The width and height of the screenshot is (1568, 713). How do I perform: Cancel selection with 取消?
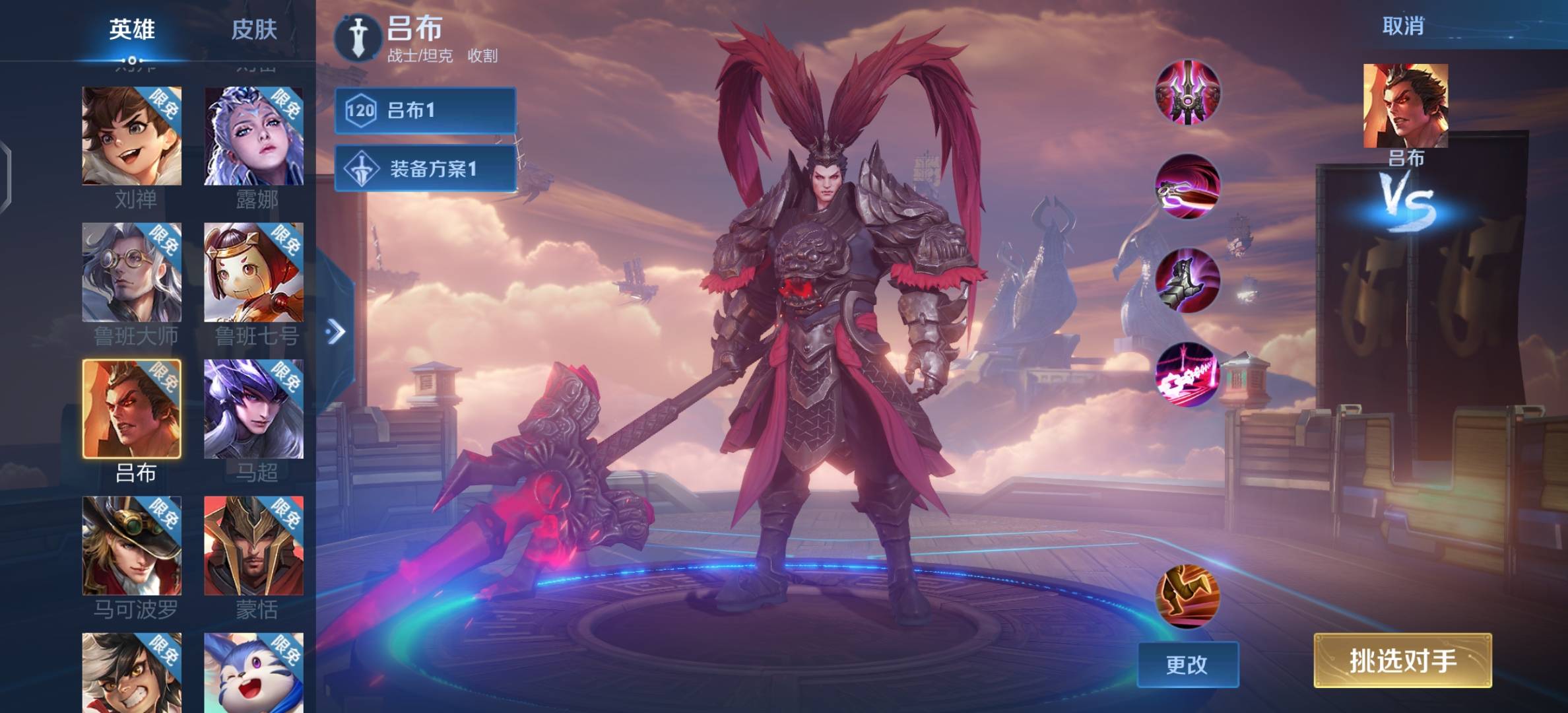coord(1403,26)
